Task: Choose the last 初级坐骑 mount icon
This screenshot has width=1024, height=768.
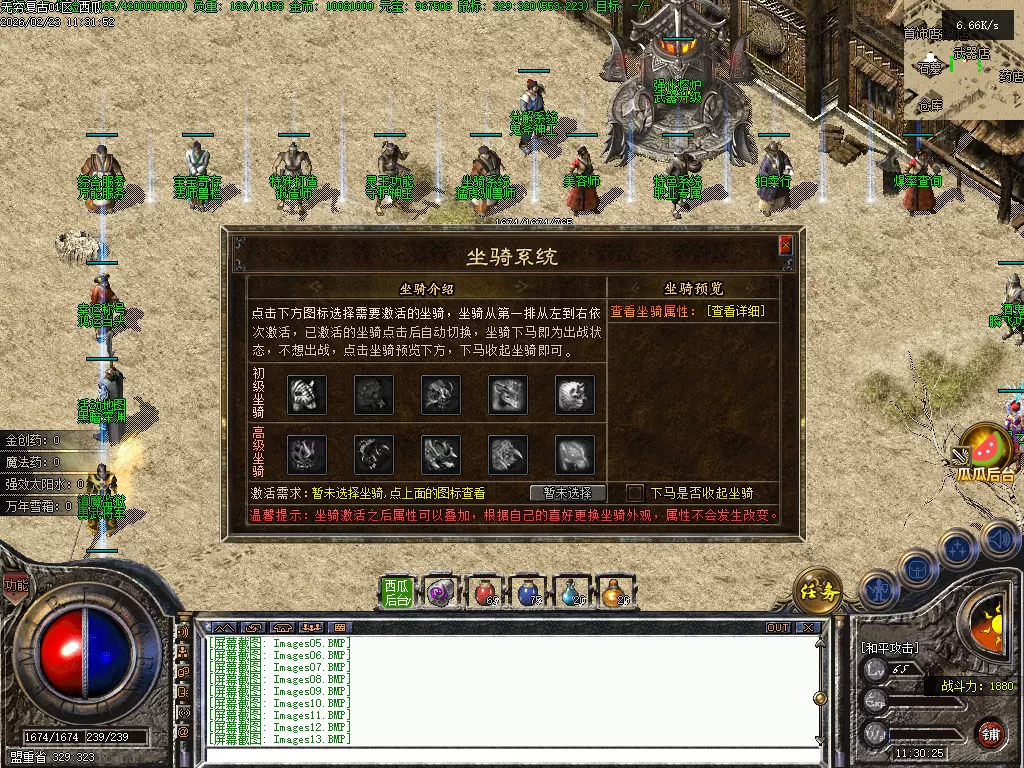Action: coord(575,394)
